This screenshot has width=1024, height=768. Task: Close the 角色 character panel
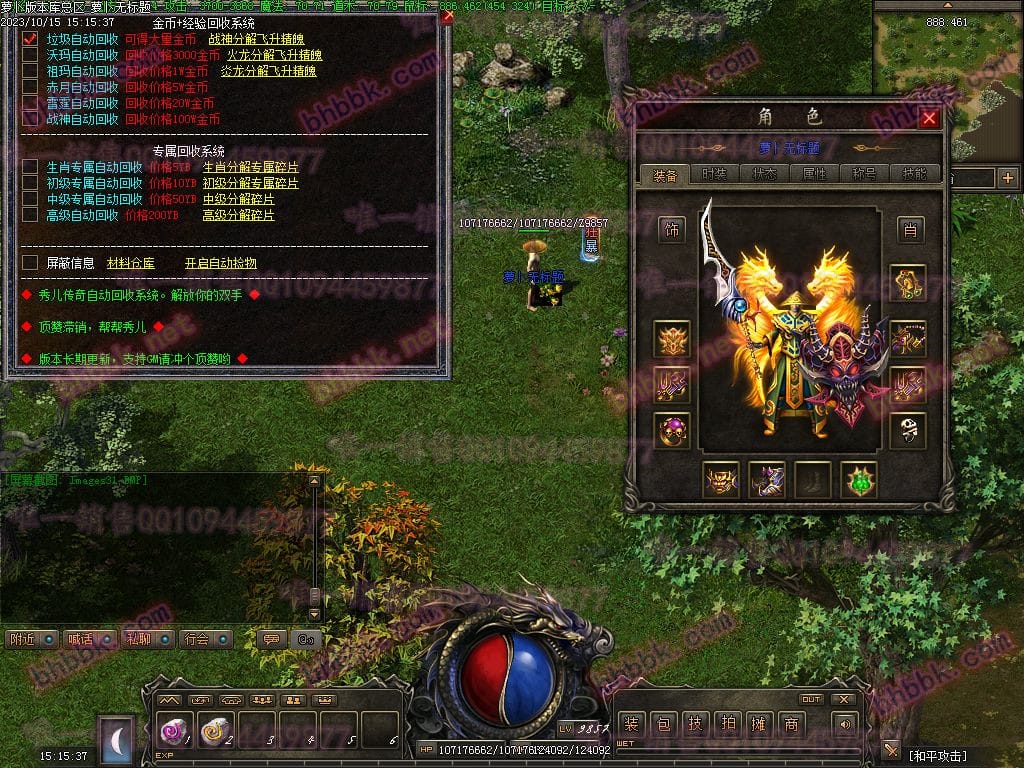click(x=929, y=118)
